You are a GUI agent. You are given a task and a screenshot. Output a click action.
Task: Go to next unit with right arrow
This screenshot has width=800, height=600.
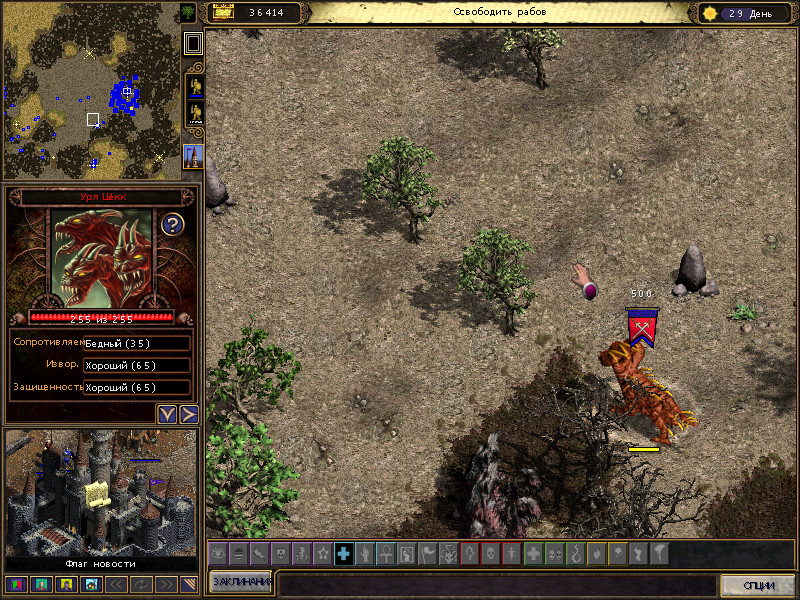(x=188, y=414)
